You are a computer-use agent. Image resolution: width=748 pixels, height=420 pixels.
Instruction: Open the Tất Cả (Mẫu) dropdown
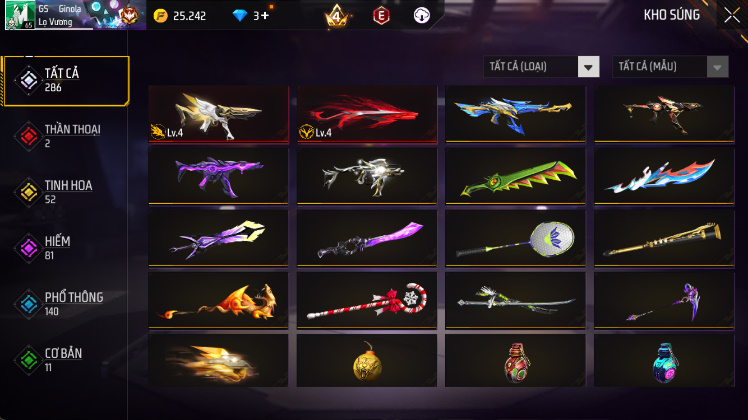670,67
